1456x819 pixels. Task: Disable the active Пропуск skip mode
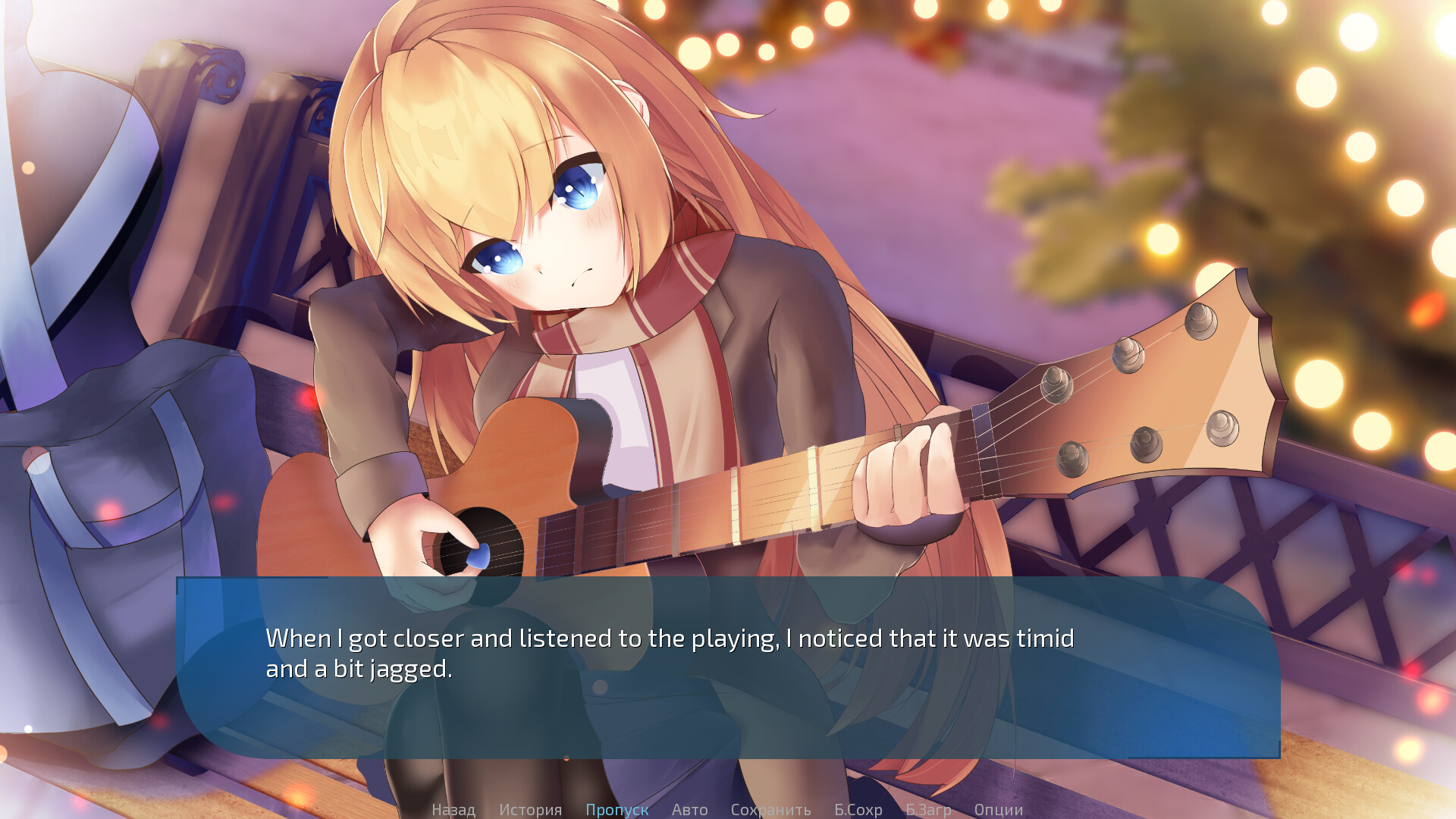617,809
